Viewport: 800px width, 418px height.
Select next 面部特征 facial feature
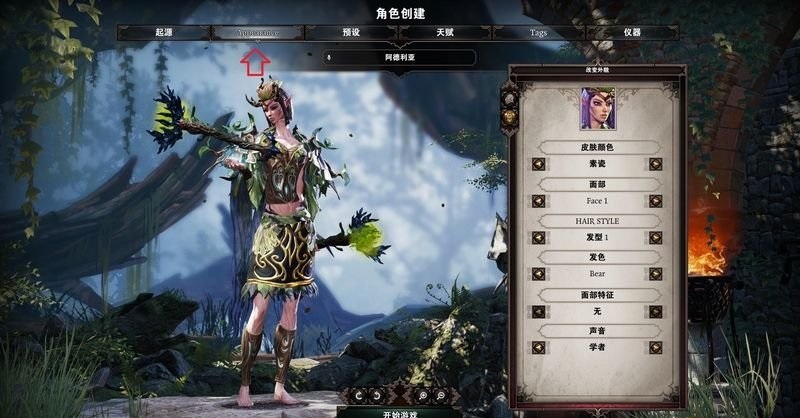[656, 311]
